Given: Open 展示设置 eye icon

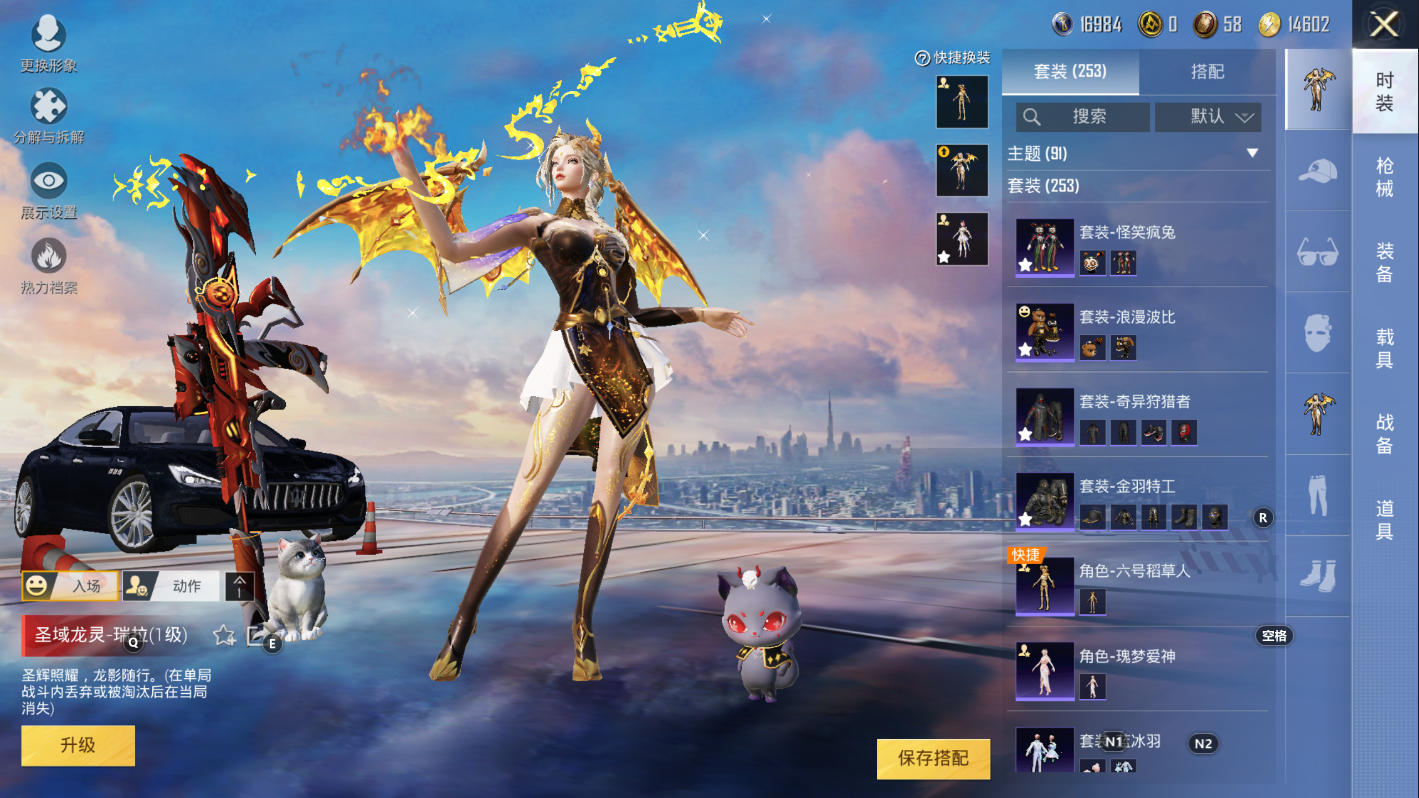Looking at the screenshot, I should [48, 190].
